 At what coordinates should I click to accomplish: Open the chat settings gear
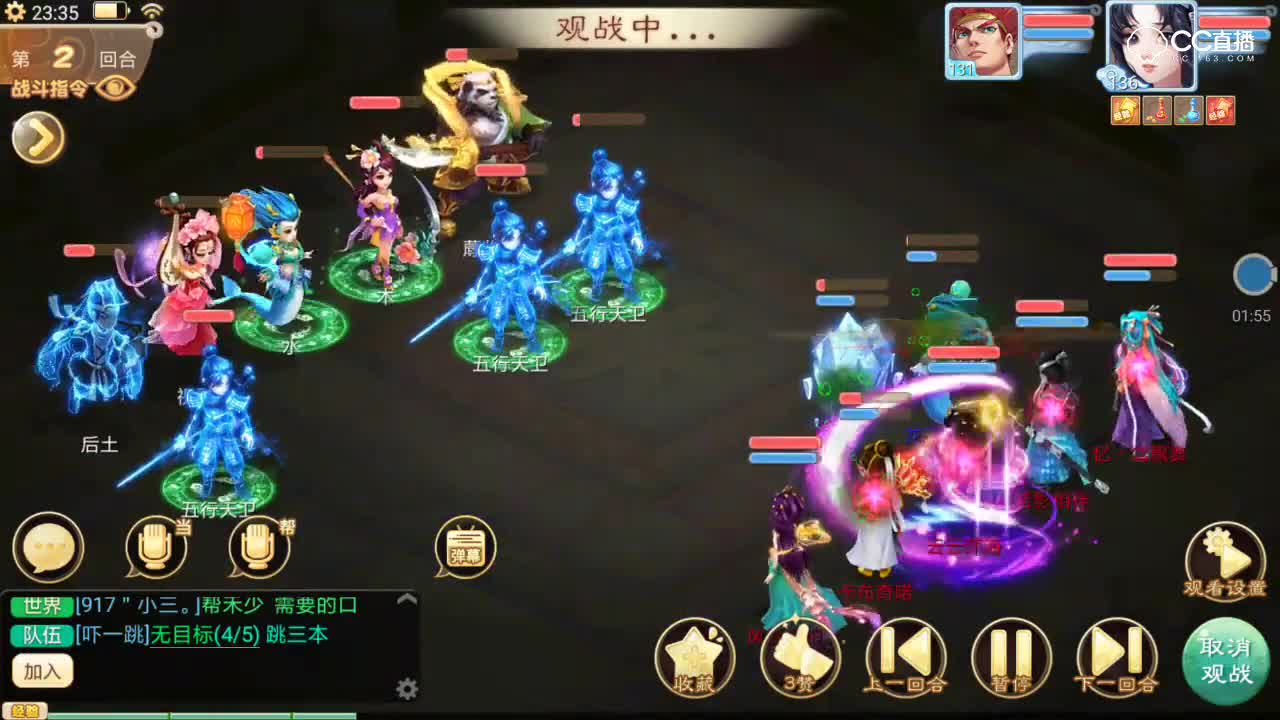[x=409, y=690]
